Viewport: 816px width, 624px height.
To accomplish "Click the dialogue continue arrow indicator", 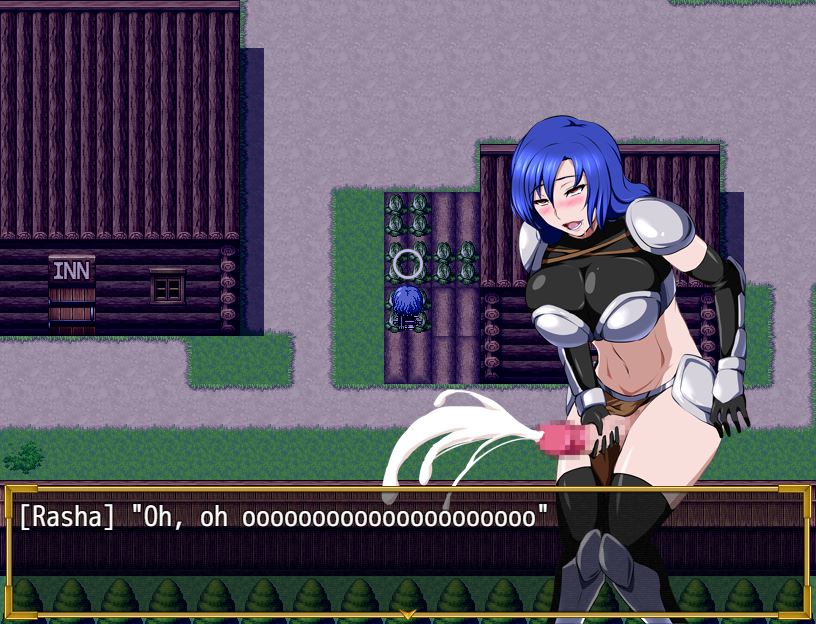I will coord(407,612).
